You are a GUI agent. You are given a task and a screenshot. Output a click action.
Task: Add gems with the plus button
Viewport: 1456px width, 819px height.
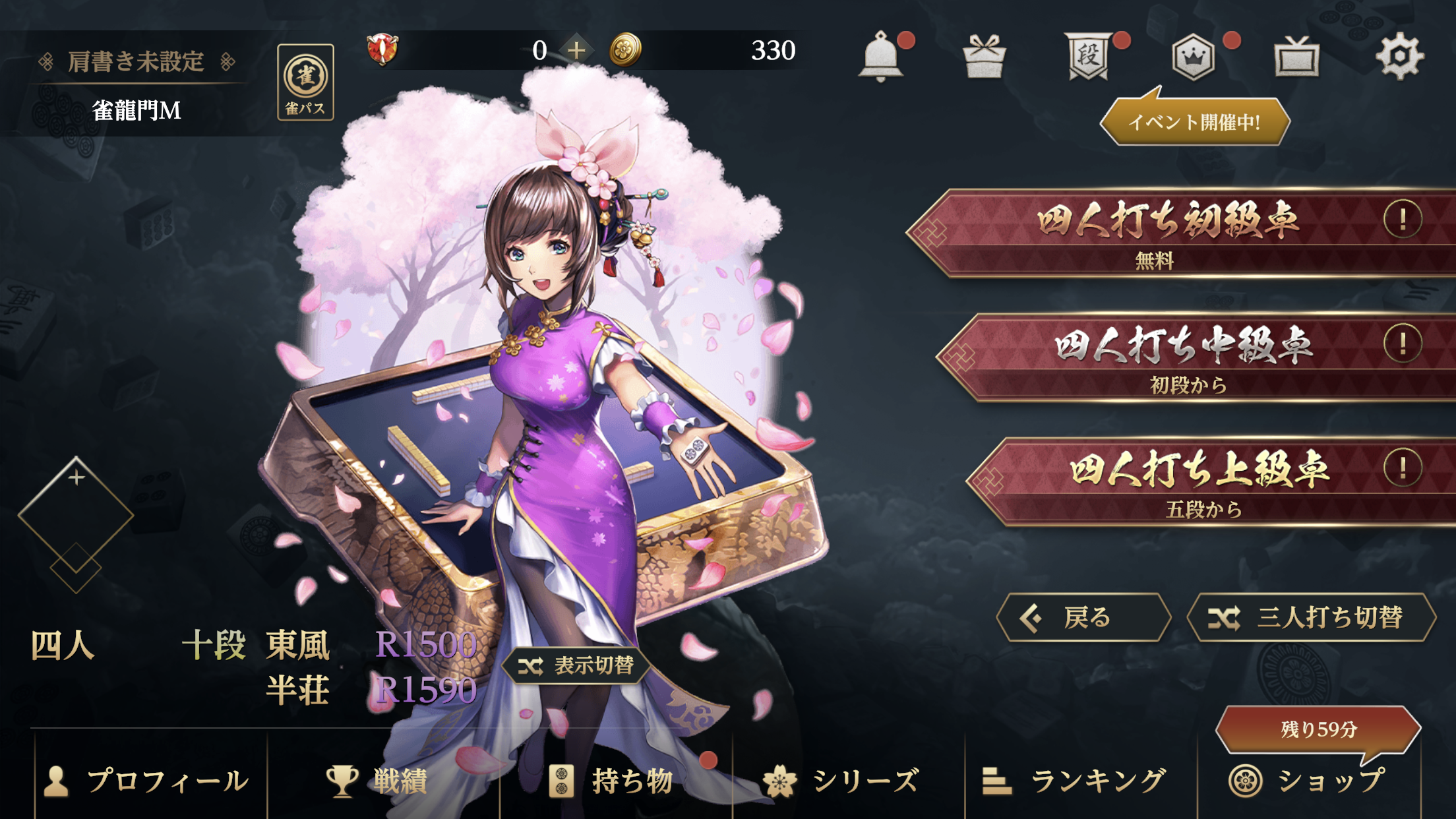pos(576,50)
